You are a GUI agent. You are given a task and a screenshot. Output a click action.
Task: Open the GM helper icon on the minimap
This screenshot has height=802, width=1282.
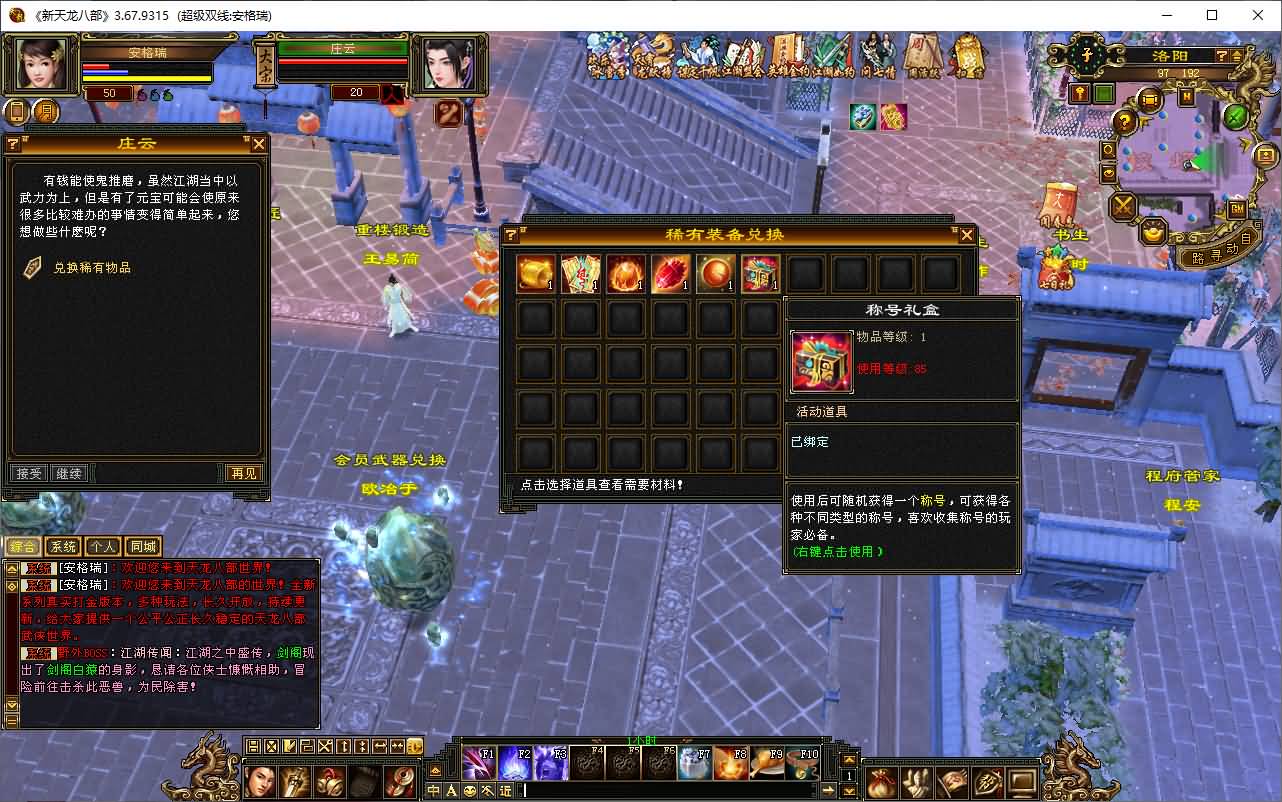(1237, 208)
